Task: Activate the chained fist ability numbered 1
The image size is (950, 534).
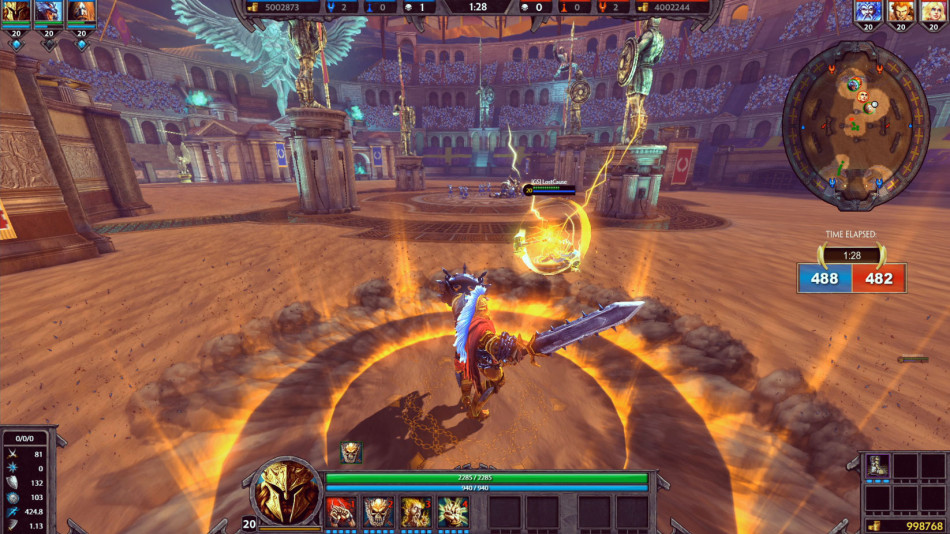Action: coord(341,512)
